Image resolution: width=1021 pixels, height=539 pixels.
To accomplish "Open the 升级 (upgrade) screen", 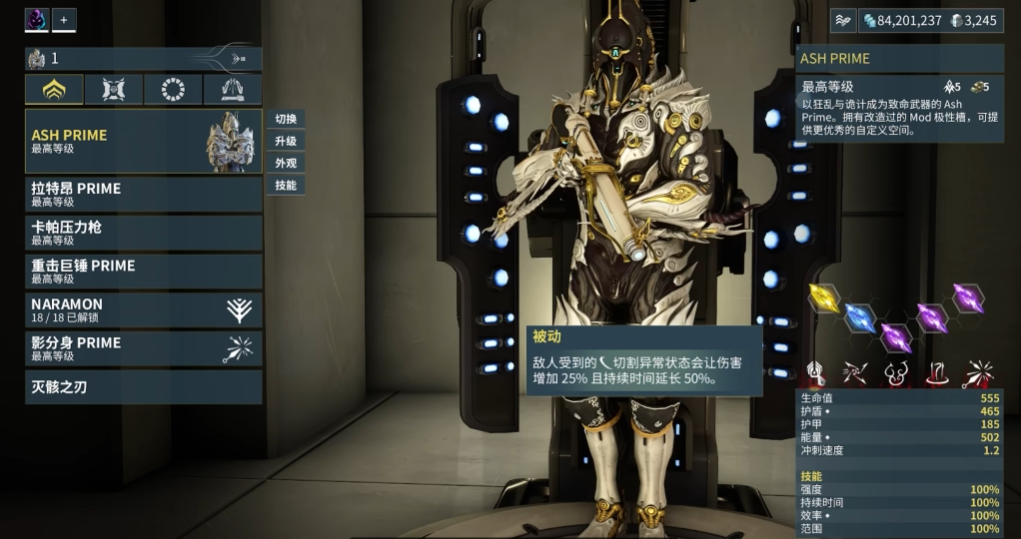I will (x=286, y=141).
